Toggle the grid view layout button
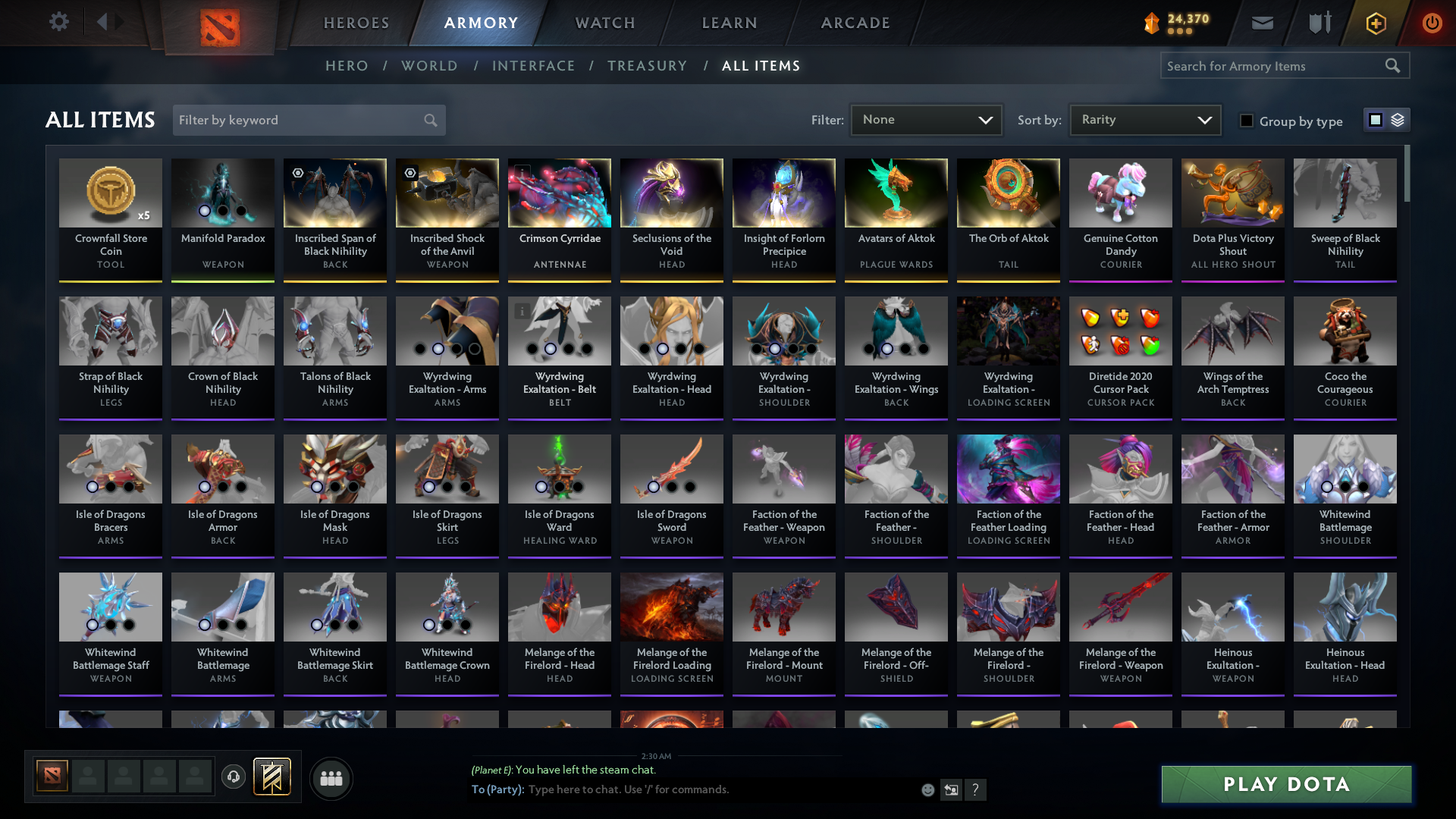The image size is (1456, 819). coord(1376,119)
